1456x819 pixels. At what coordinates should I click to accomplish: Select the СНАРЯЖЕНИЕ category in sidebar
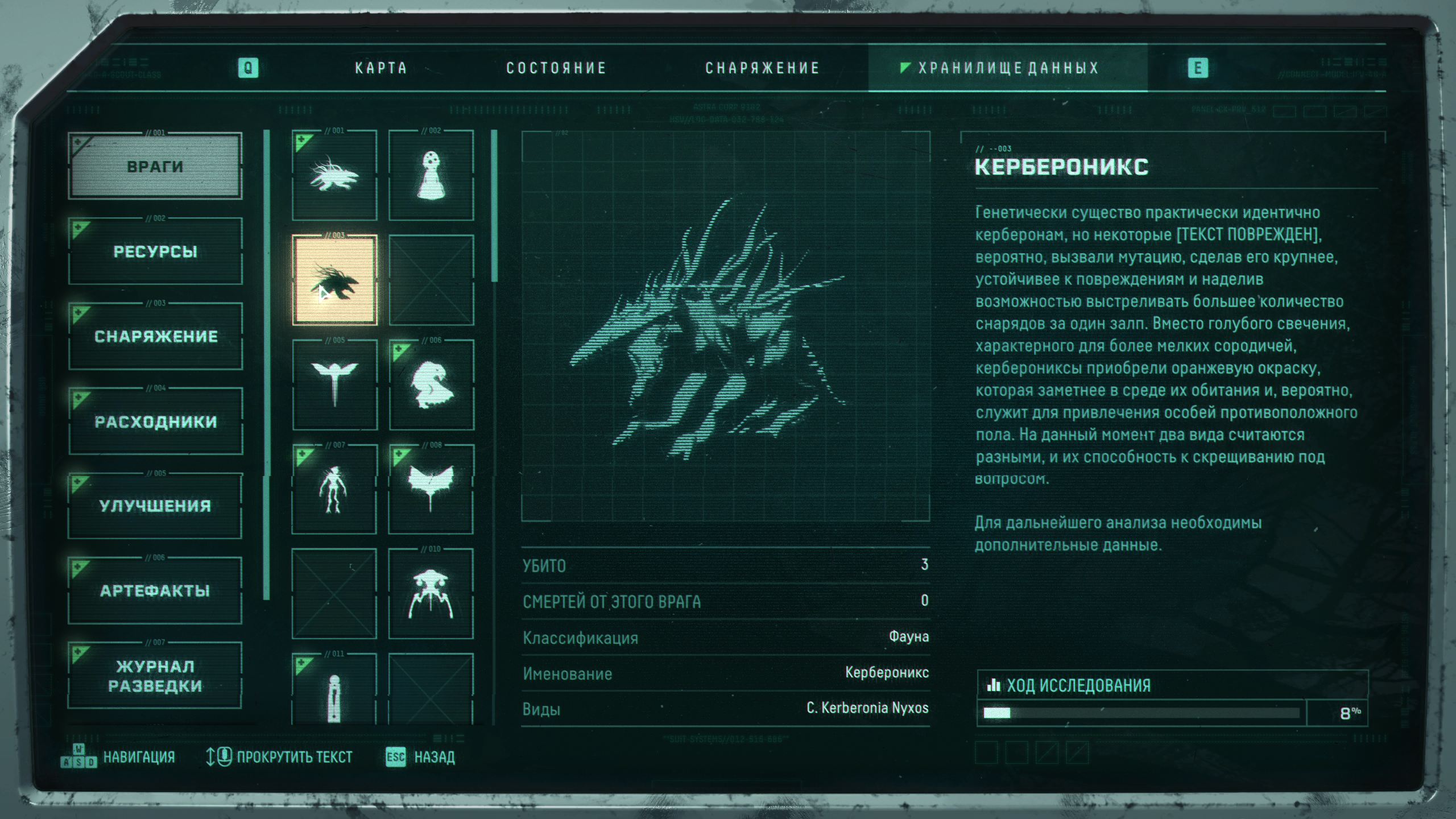(155, 336)
